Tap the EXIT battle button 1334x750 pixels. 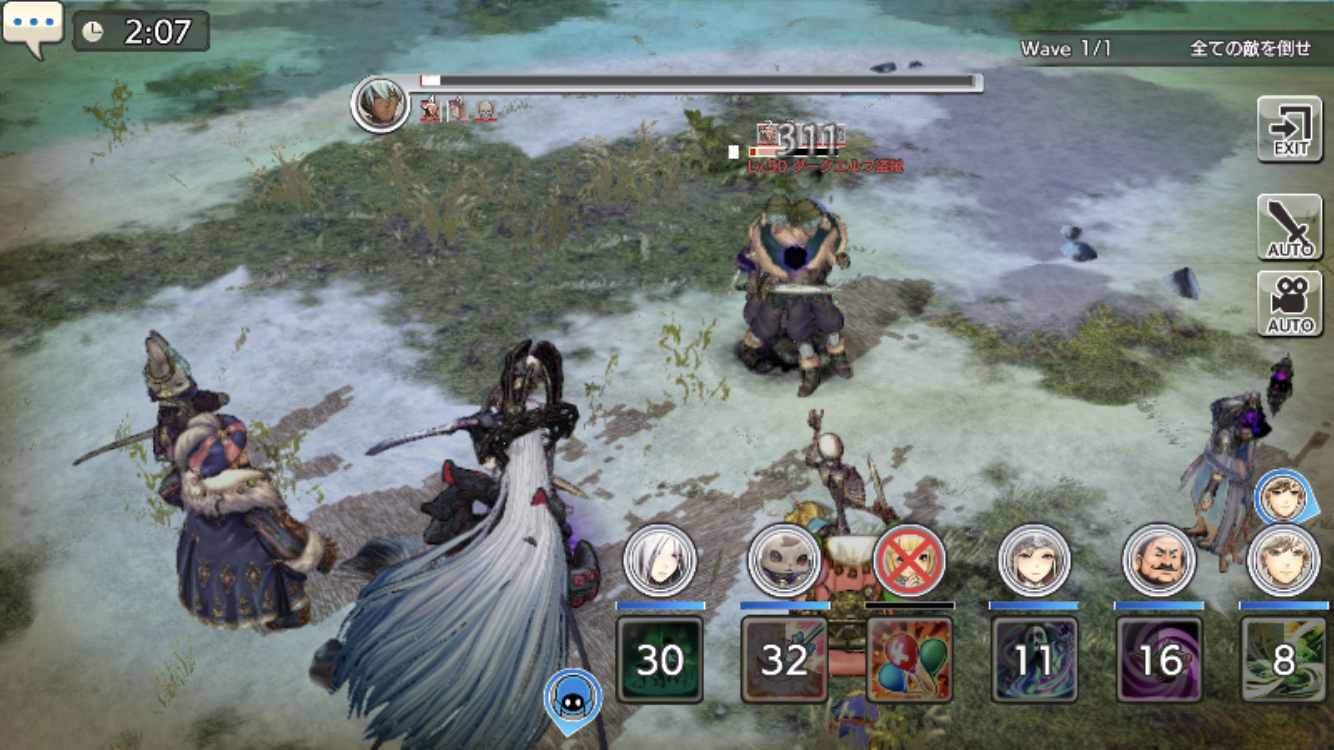click(x=1290, y=129)
